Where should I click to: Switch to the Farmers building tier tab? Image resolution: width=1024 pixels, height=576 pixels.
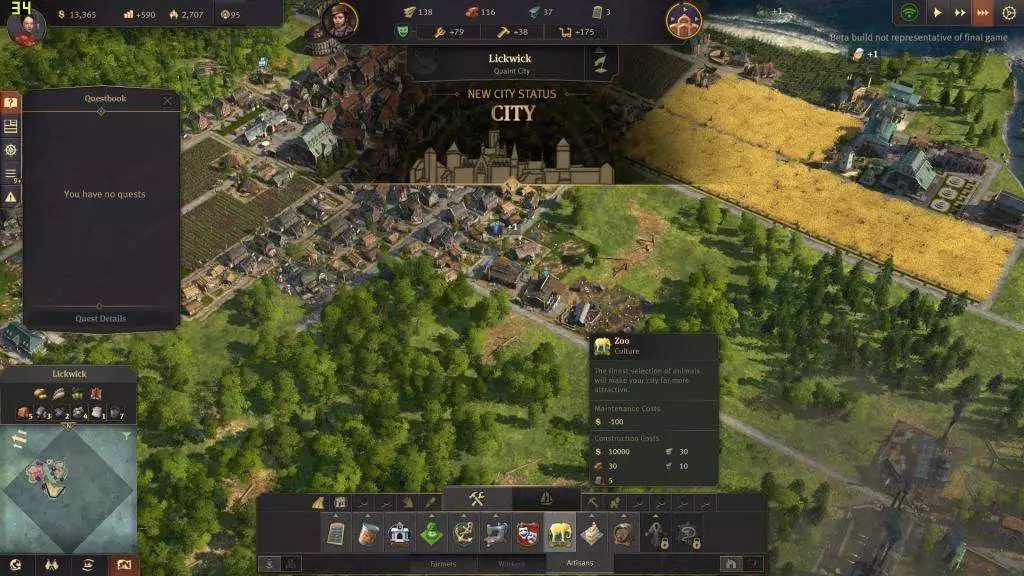442,564
